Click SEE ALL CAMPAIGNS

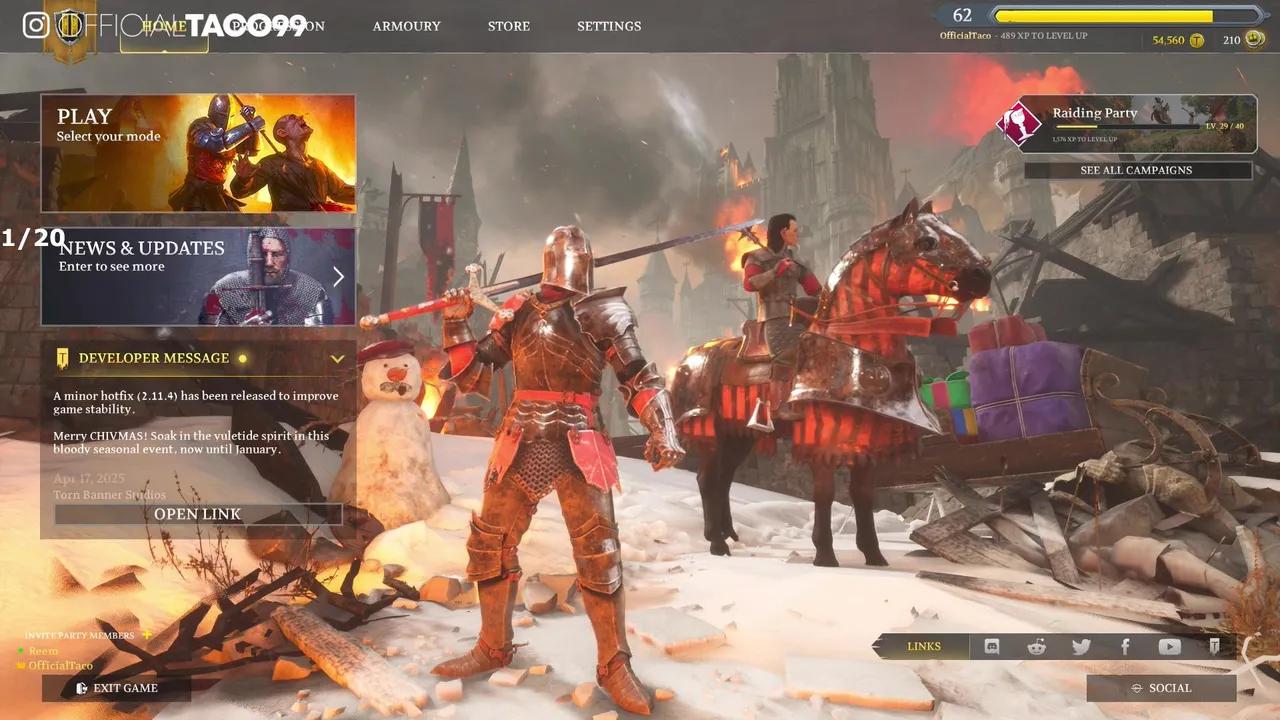[x=1138, y=170]
